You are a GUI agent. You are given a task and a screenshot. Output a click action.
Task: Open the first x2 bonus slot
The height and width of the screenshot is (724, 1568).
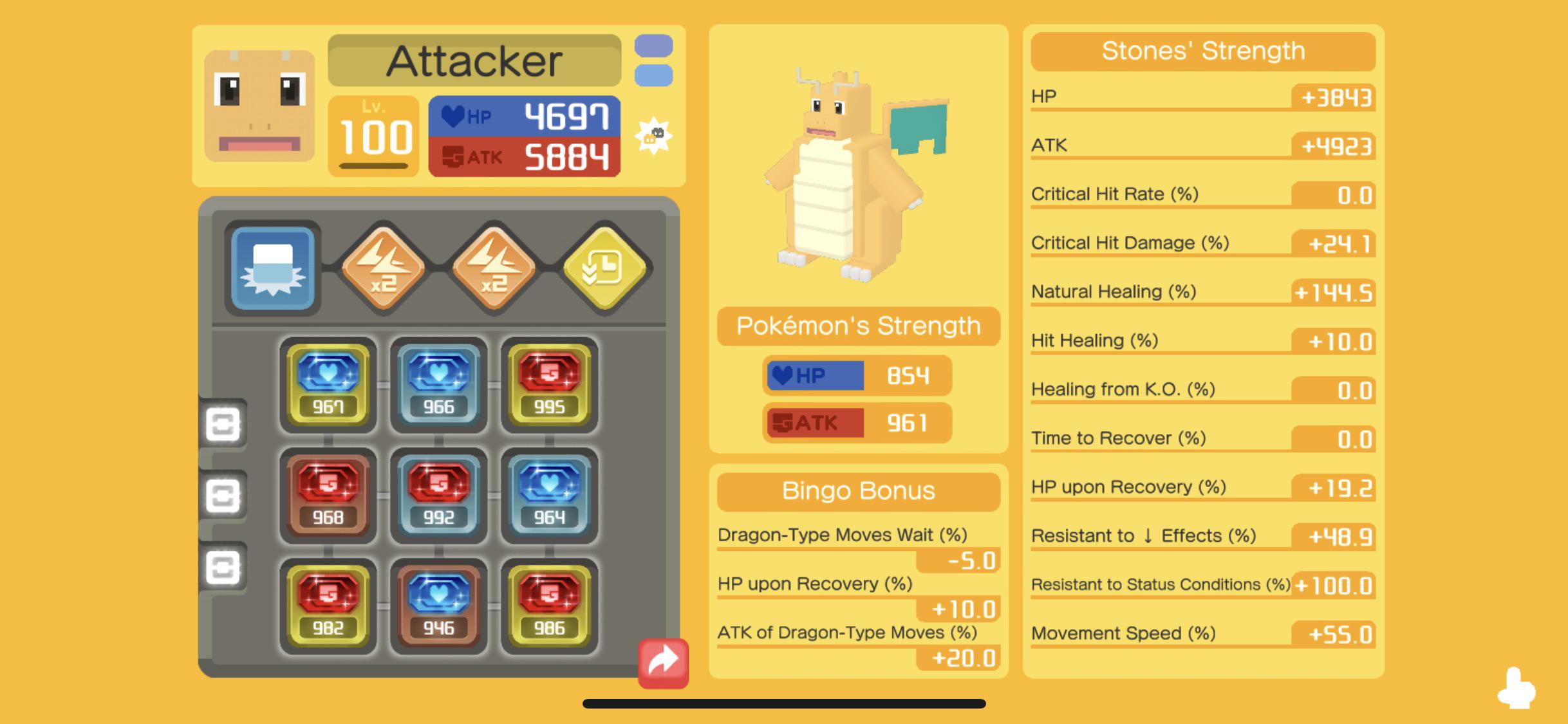coord(382,268)
